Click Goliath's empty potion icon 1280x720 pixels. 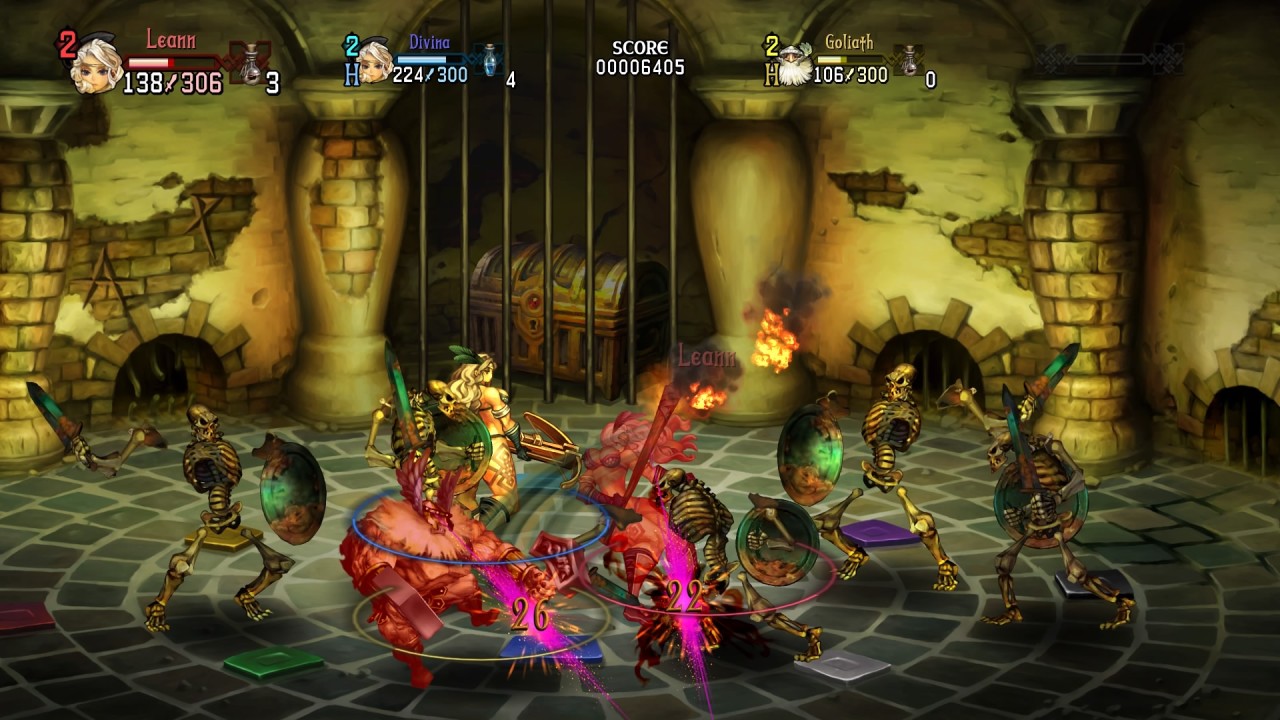pos(909,60)
